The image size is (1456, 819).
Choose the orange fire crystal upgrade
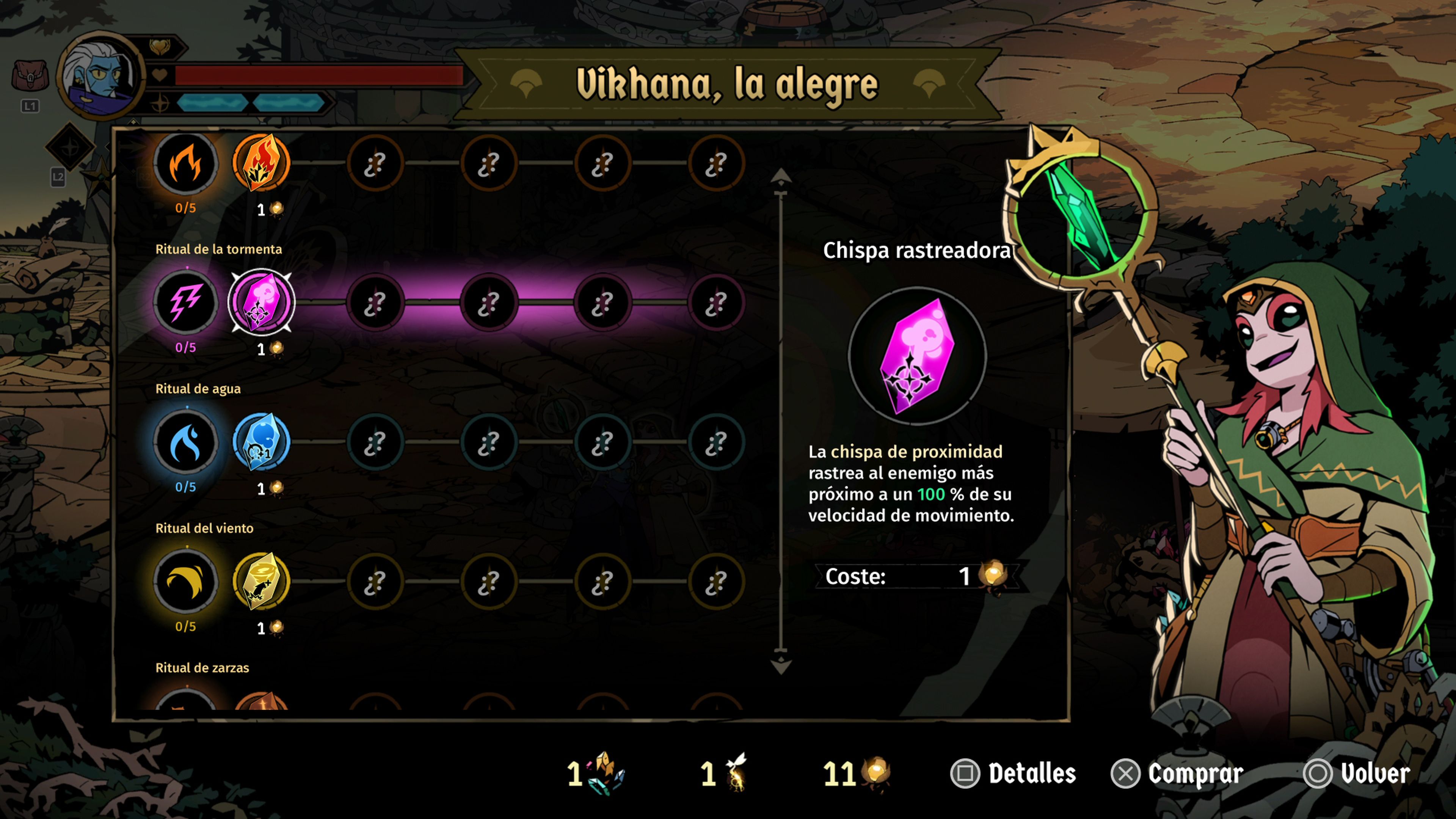coord(261,163)
